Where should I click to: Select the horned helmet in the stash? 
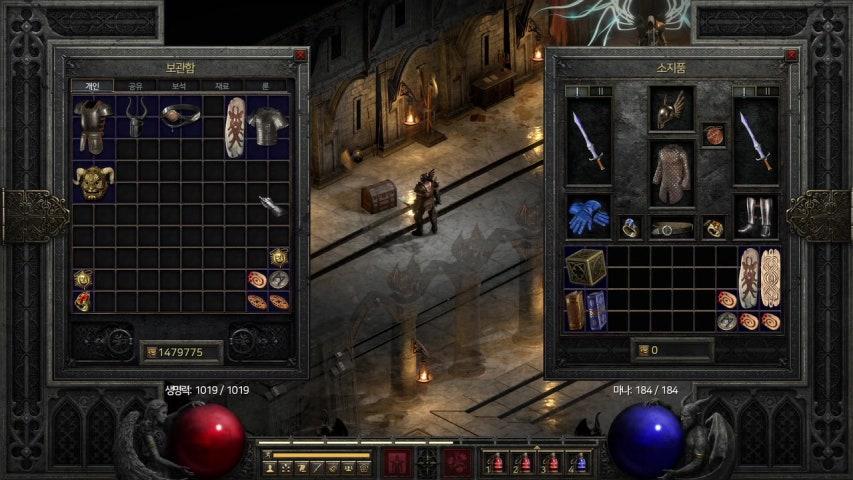(x=136, y=120)
